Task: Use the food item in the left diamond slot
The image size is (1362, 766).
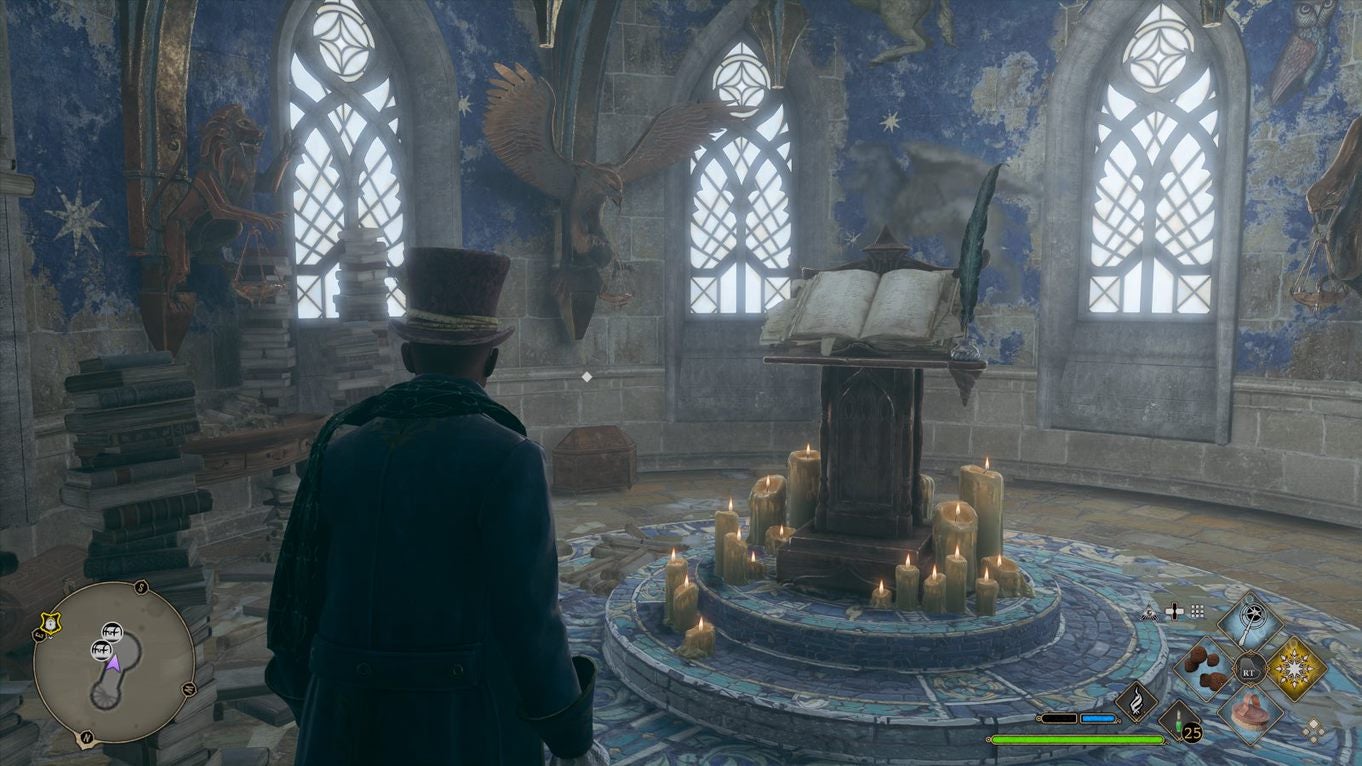Action: click(1205, 670)
